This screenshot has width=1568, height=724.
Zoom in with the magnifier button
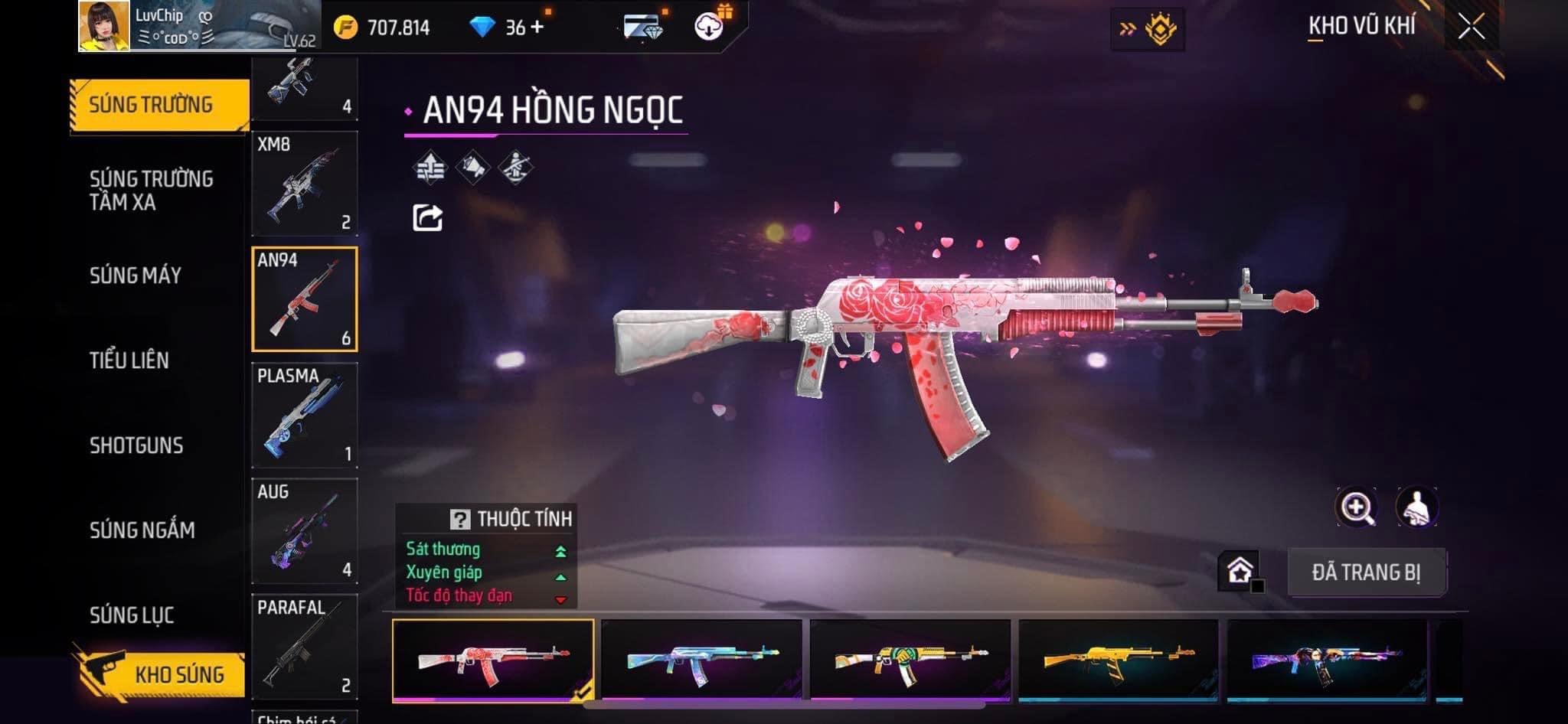coord(1356,507)
